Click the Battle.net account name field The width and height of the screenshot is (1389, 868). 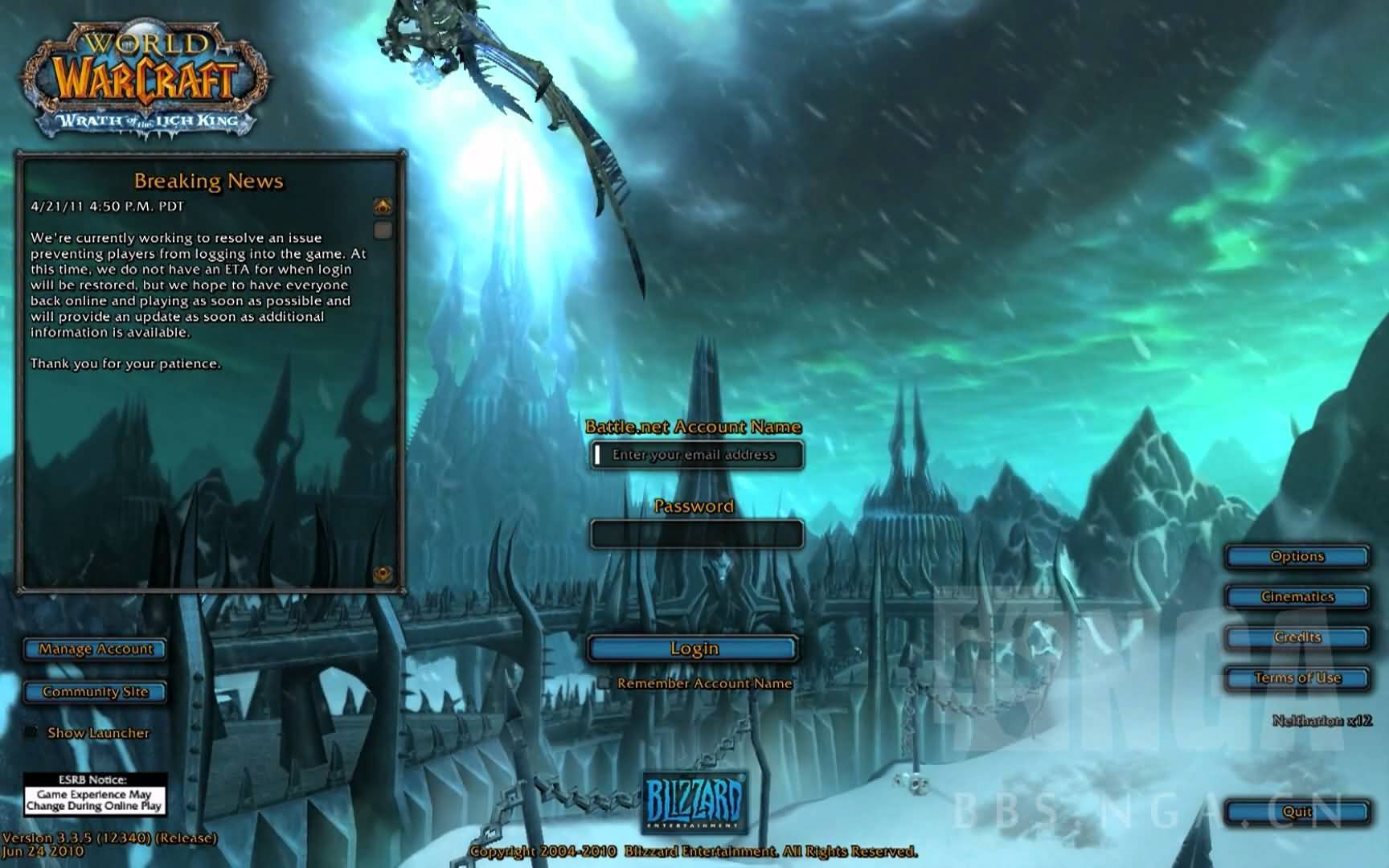[x=696, y=455]
